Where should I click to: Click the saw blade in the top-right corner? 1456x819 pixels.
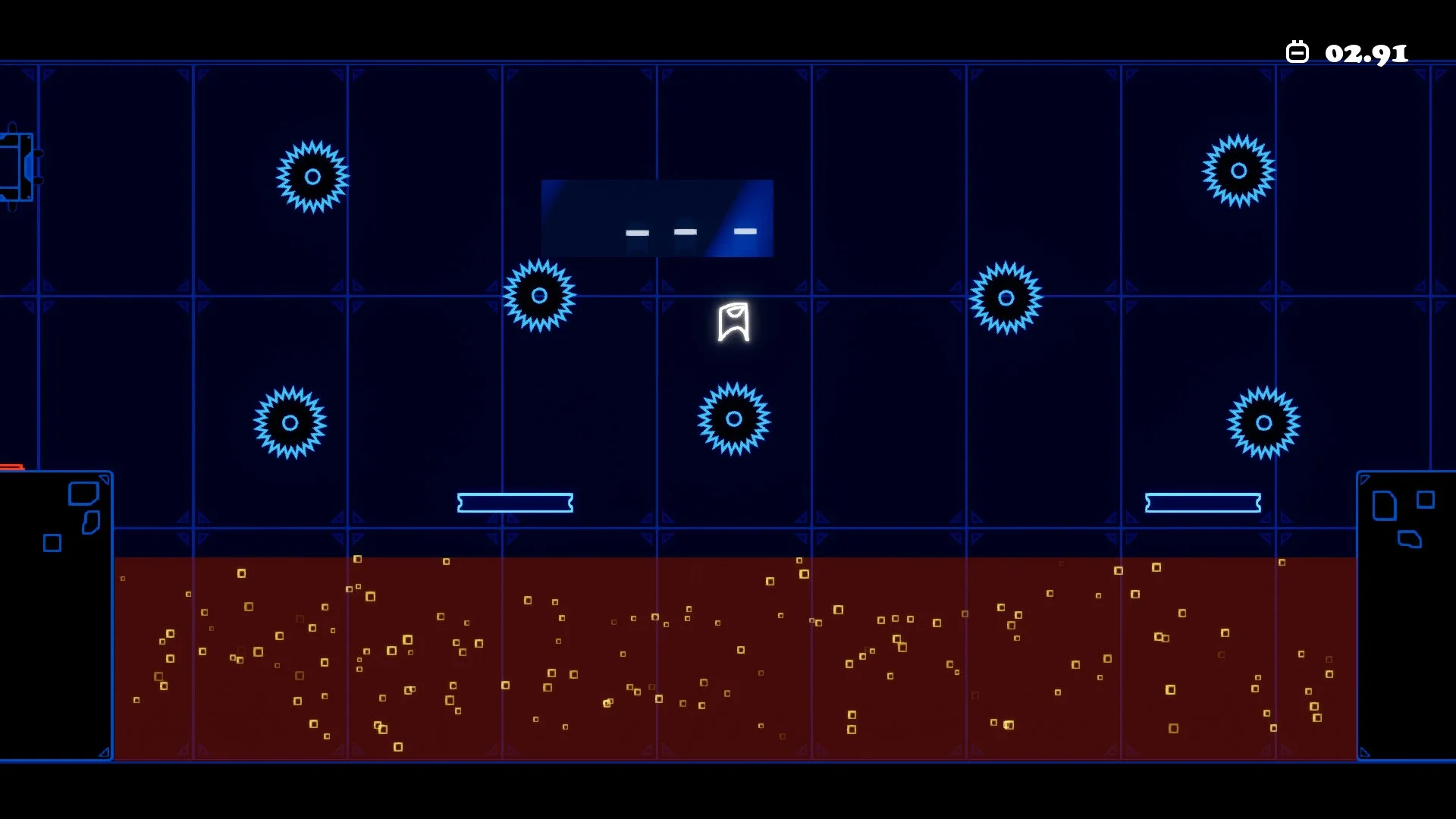[x=1238, y=171]
